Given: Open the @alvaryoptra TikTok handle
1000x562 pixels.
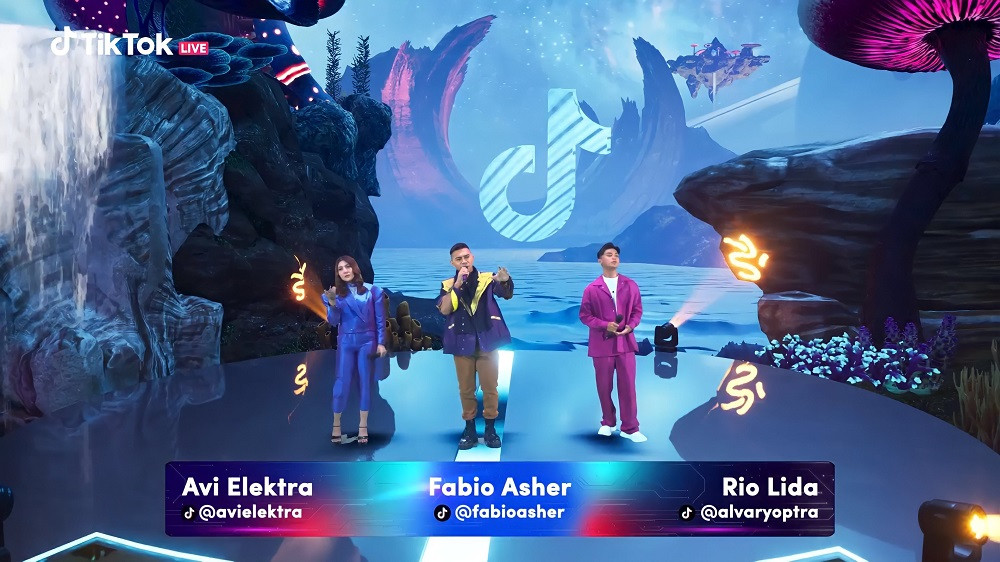Looking at the screenshot, I should coord(749,513).
